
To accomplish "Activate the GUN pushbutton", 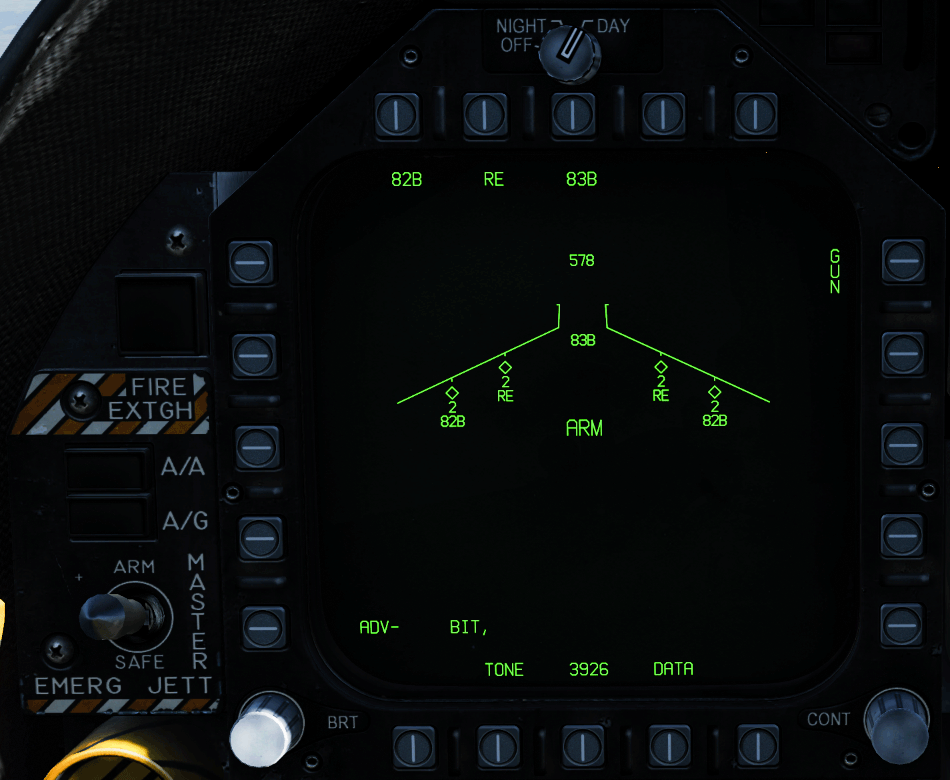I will 903,262.
